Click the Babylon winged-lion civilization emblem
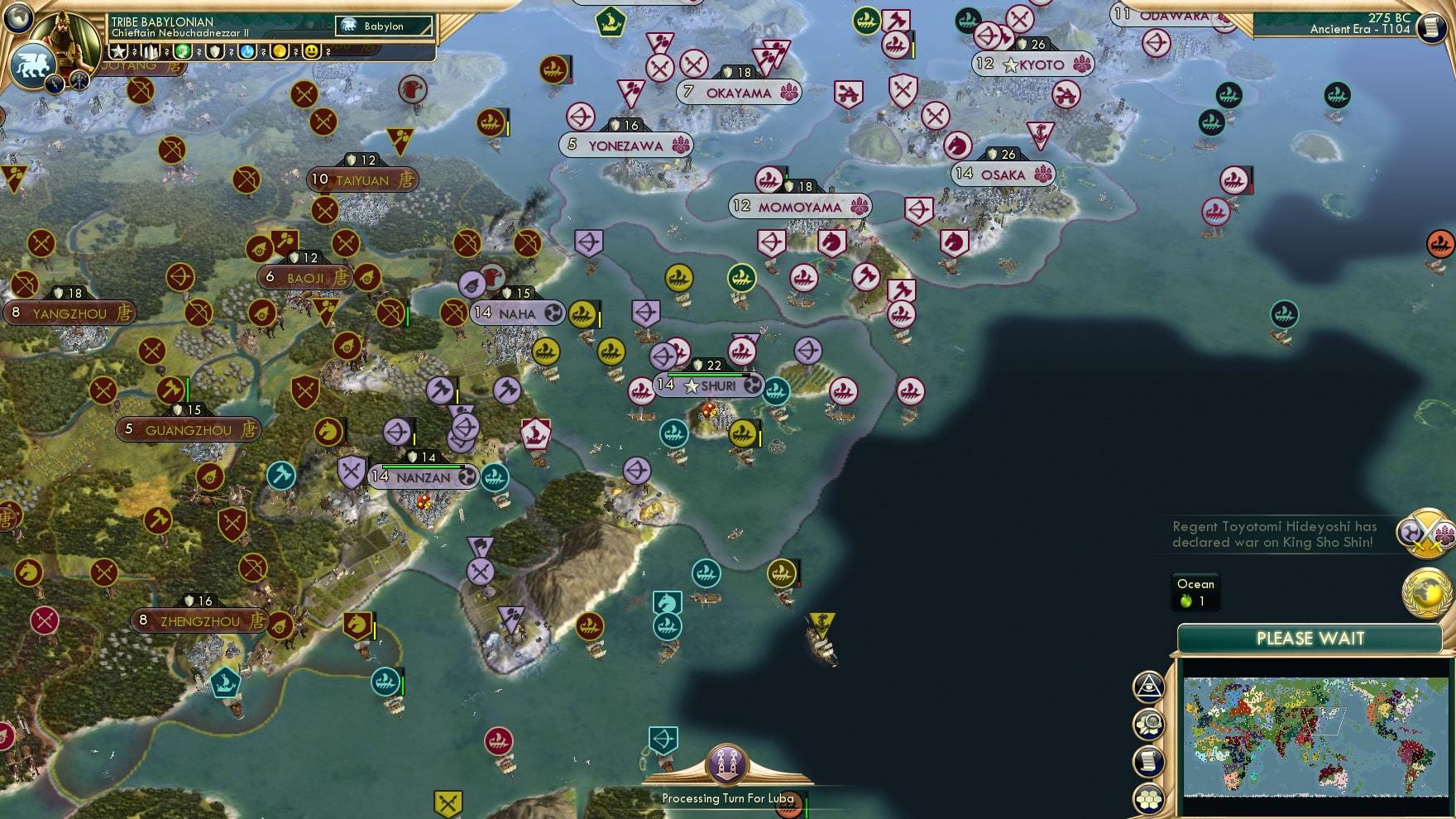 (34, 64)
